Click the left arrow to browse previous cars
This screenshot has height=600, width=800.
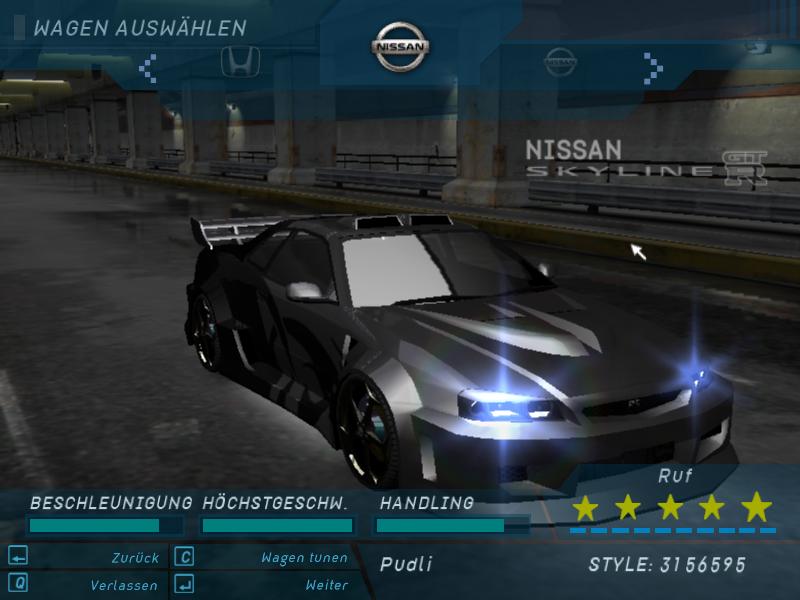(x=148, y=67)
